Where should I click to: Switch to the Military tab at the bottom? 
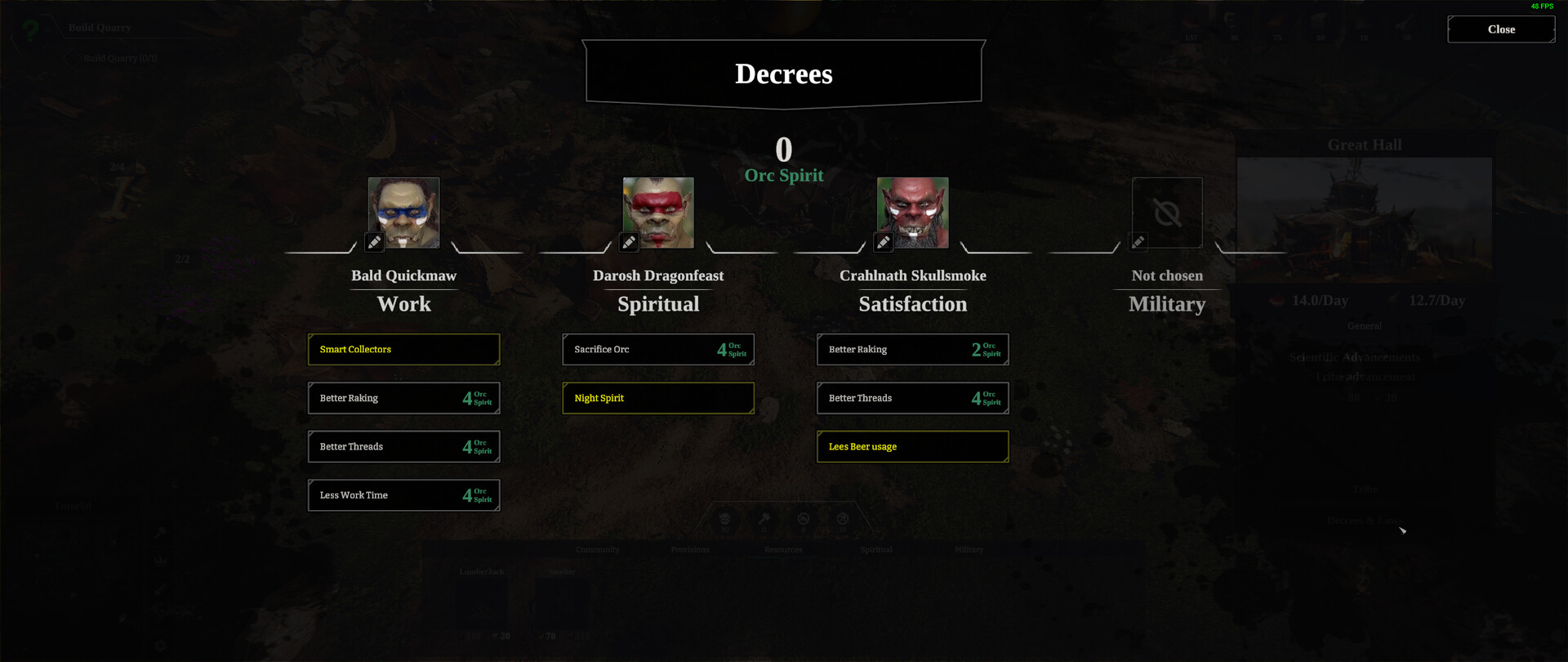969,549
